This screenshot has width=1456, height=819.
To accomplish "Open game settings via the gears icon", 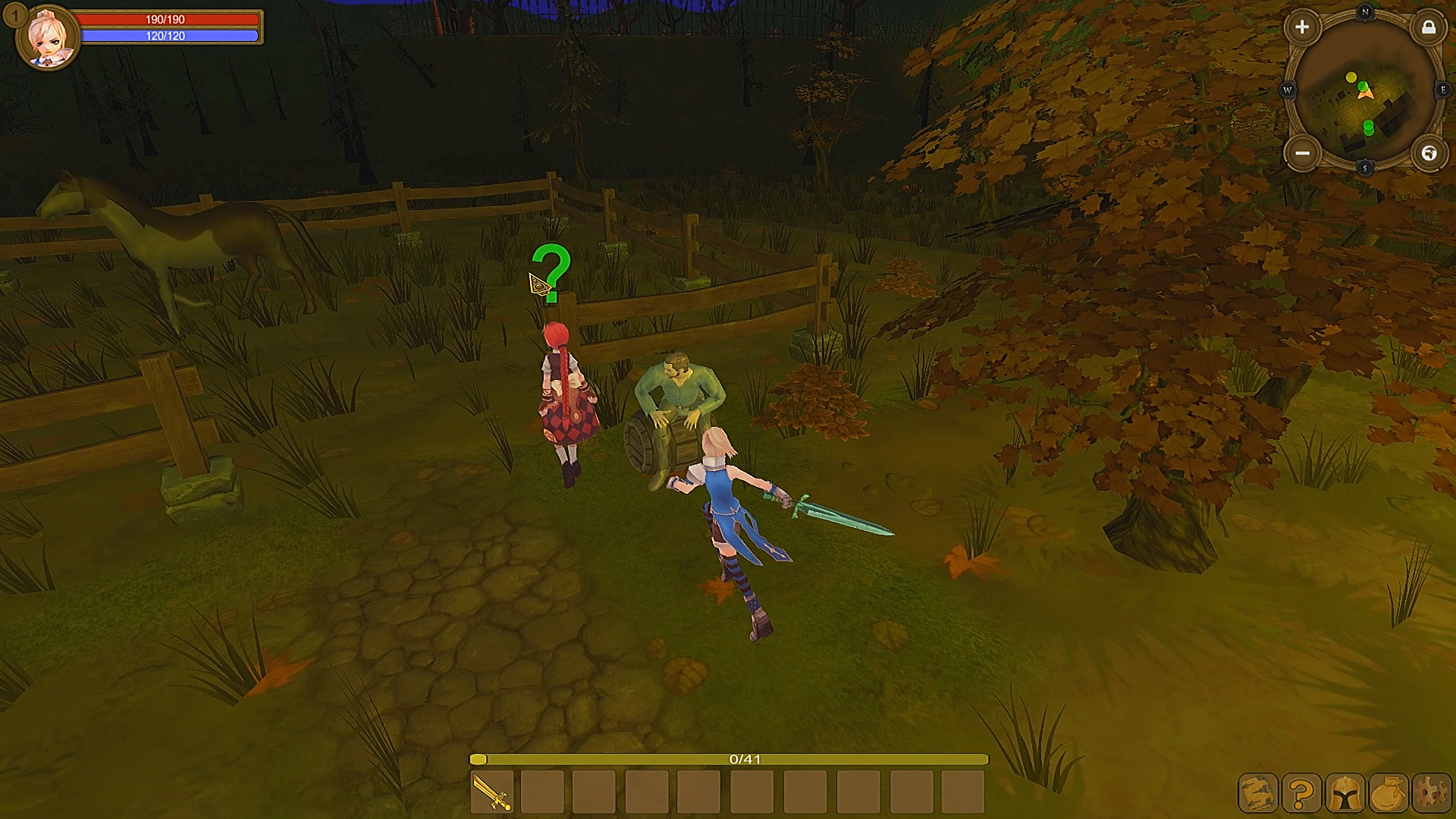I will tap(1431, 793).
